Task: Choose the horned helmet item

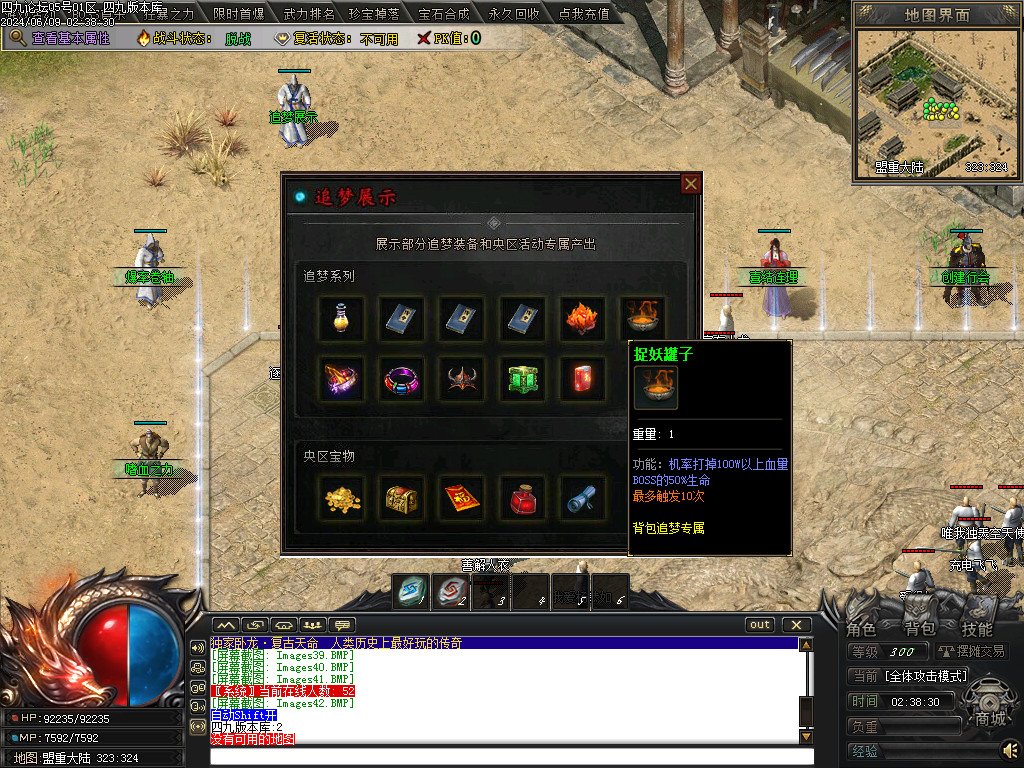Action: click(x=461, y=379)
